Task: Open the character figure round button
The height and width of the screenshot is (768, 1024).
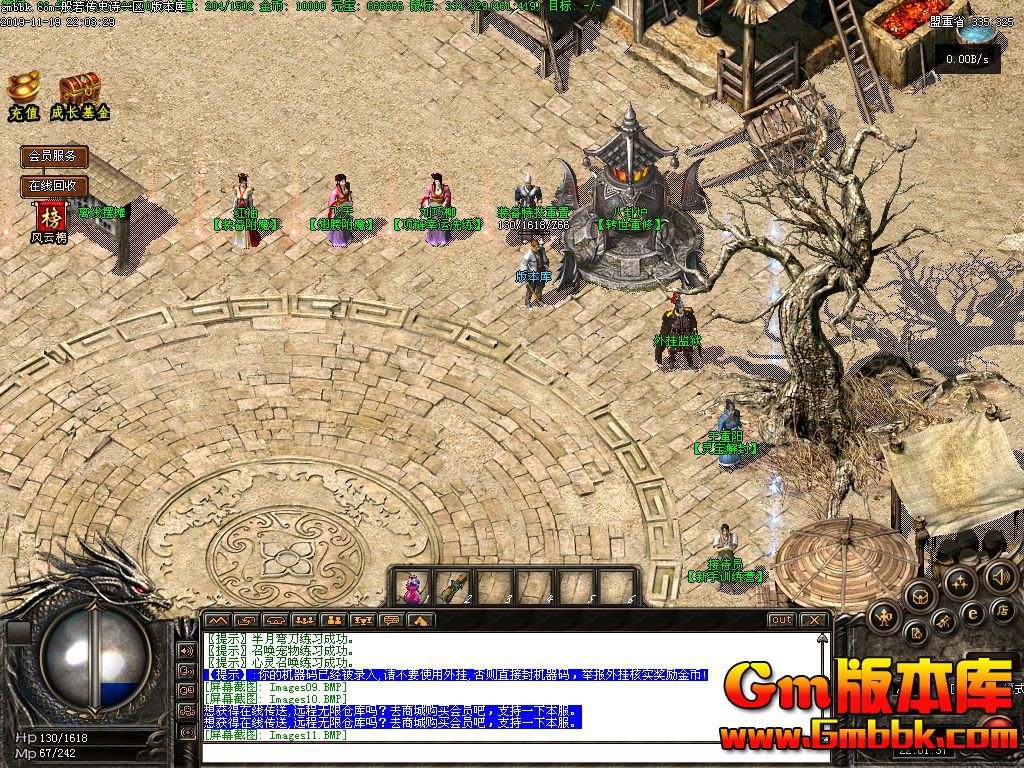Action: [x=884, y=618]
